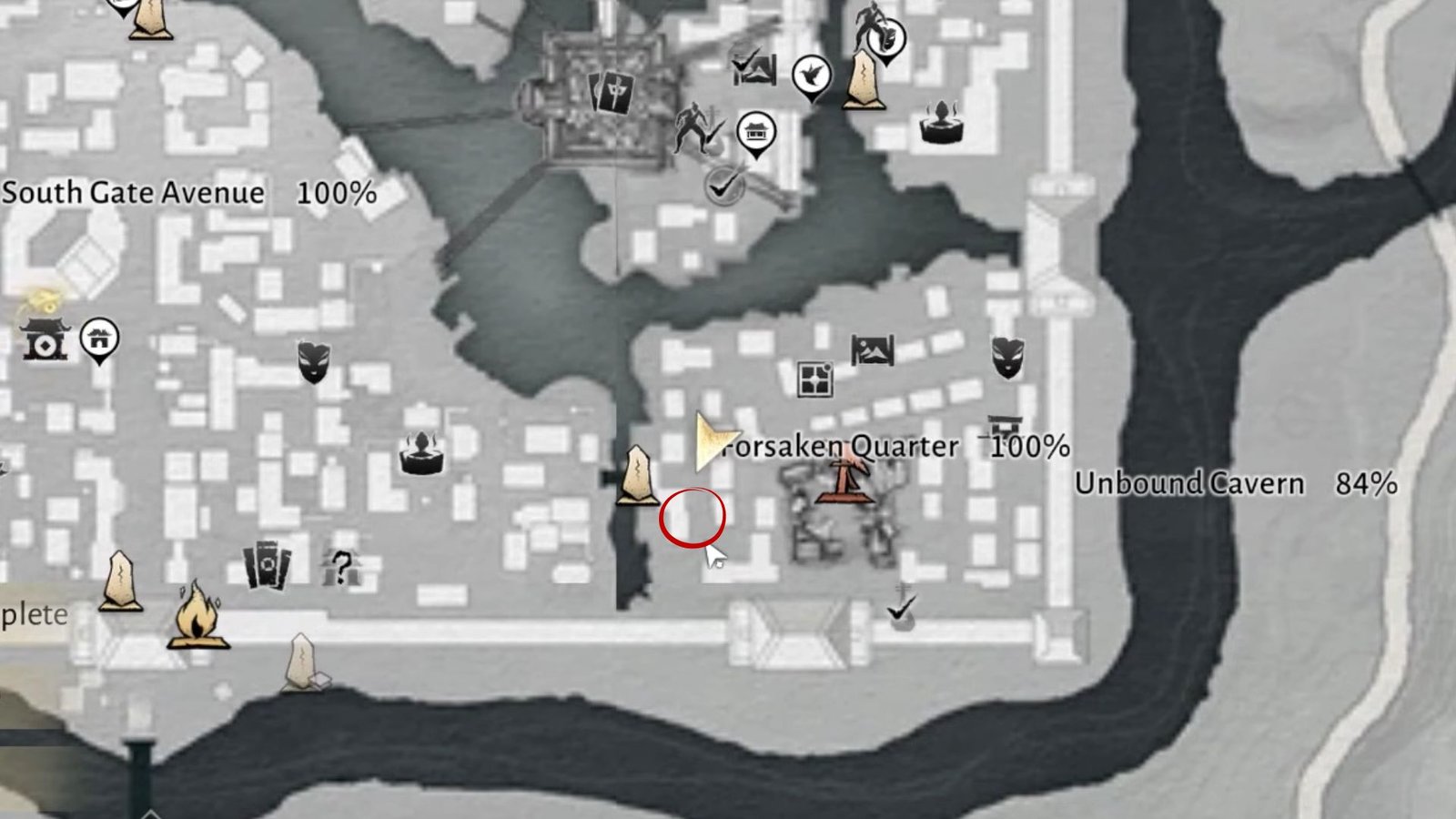The image size is (1456, 819).
Task: Select the house pin below the hummingbird pin
Action: (754, 134)
